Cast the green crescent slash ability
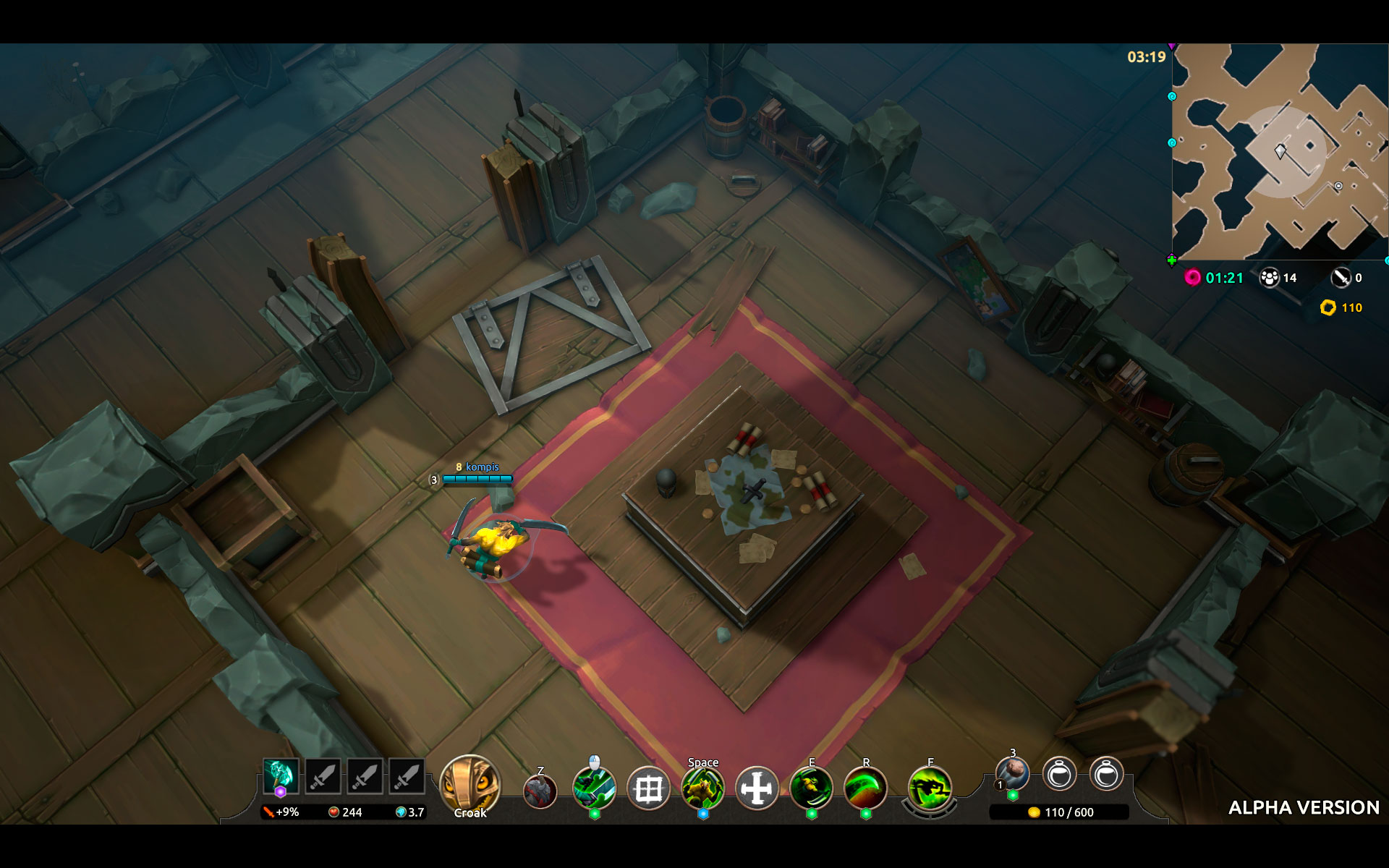 tap(865, 788)
